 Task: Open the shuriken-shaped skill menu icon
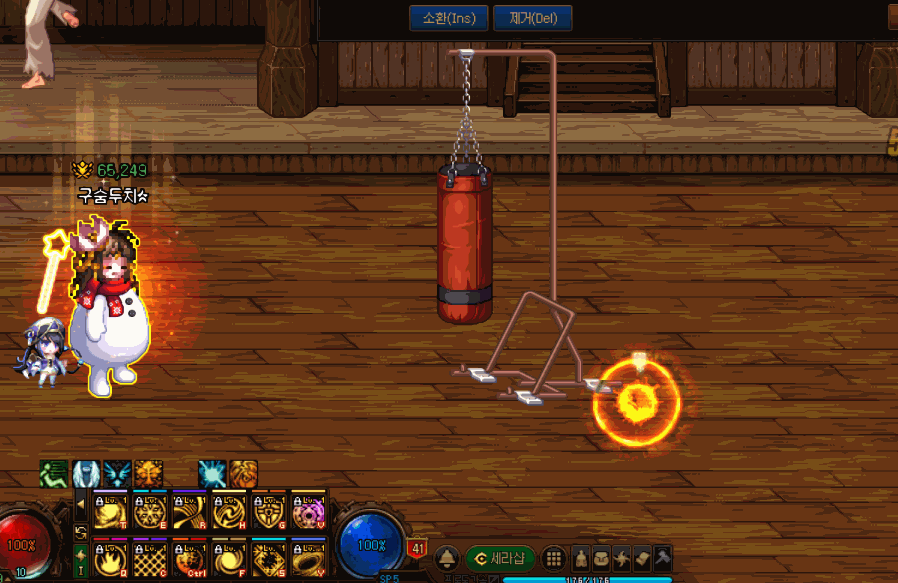[621, 558]
